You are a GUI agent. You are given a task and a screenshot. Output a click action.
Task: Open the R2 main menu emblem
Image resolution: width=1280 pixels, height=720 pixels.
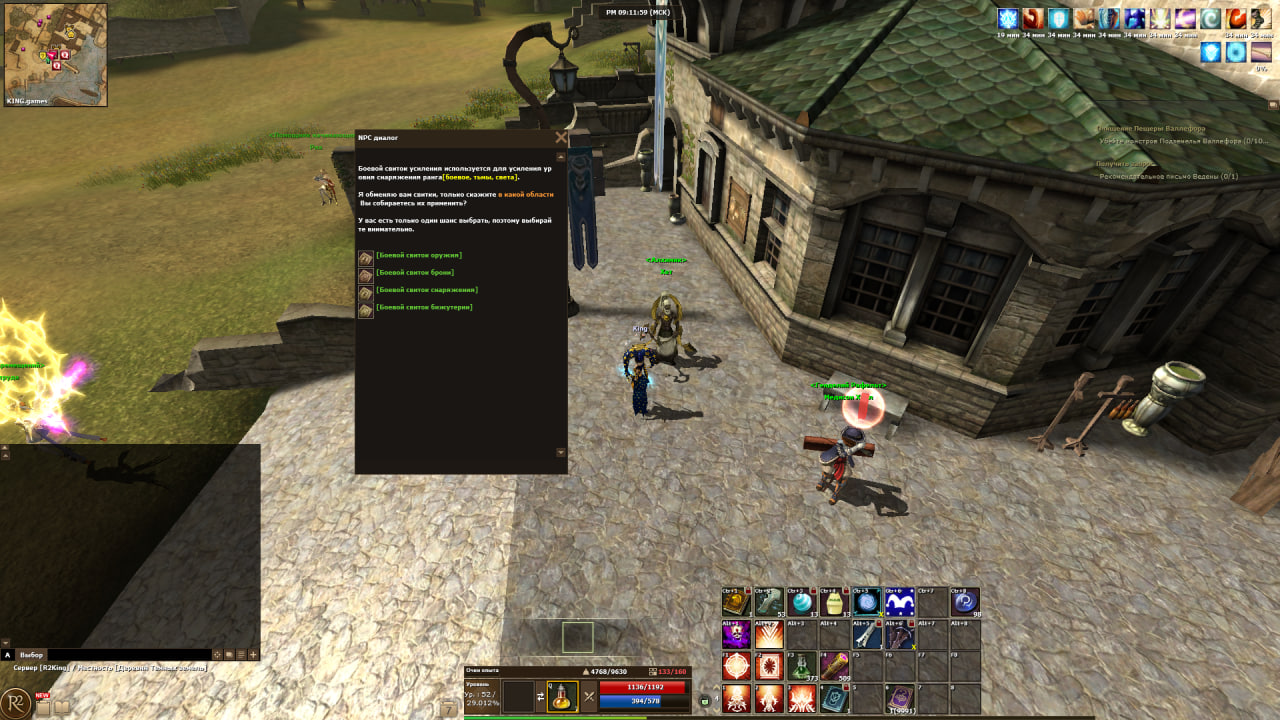(16, 702)
